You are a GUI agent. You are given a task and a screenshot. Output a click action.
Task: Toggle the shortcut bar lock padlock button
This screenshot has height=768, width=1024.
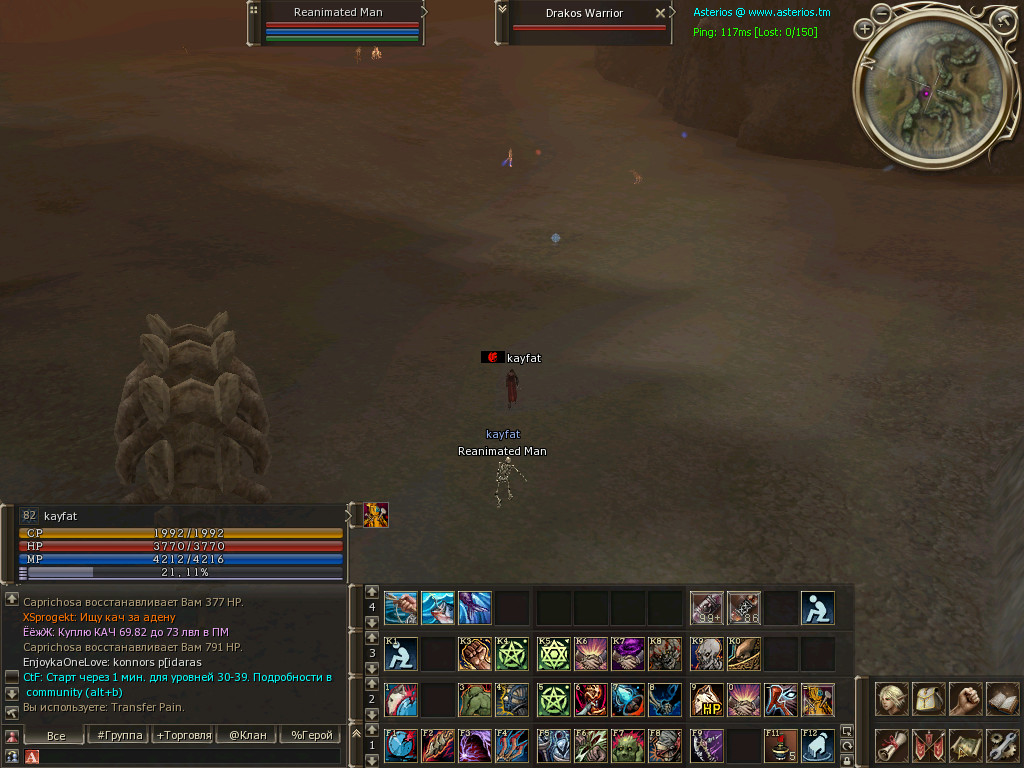pos(847,760)
